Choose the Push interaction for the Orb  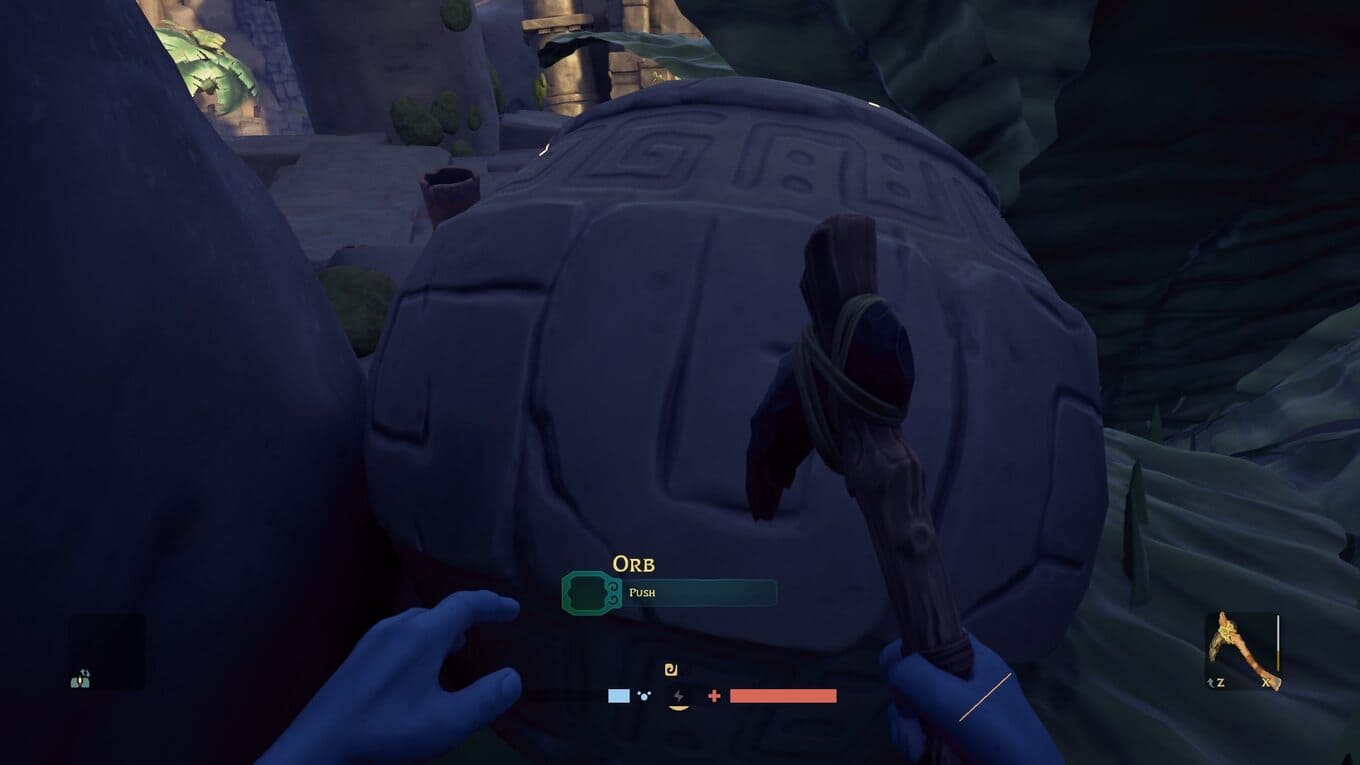(669, 593)
